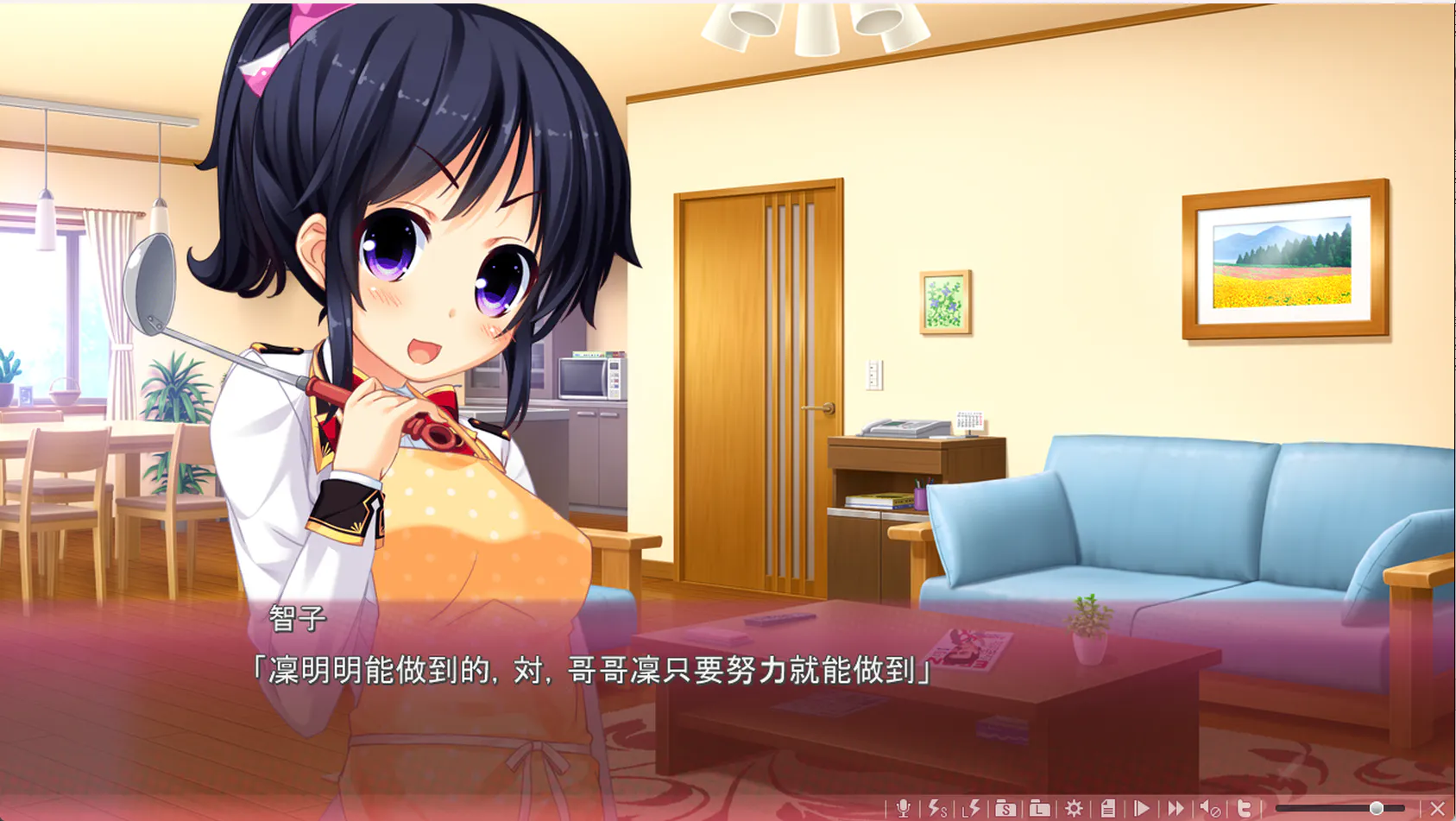Activate skip with the fast-forward icon
The width and height of the screenshot is (1456, 821).
pos(1176,808)
